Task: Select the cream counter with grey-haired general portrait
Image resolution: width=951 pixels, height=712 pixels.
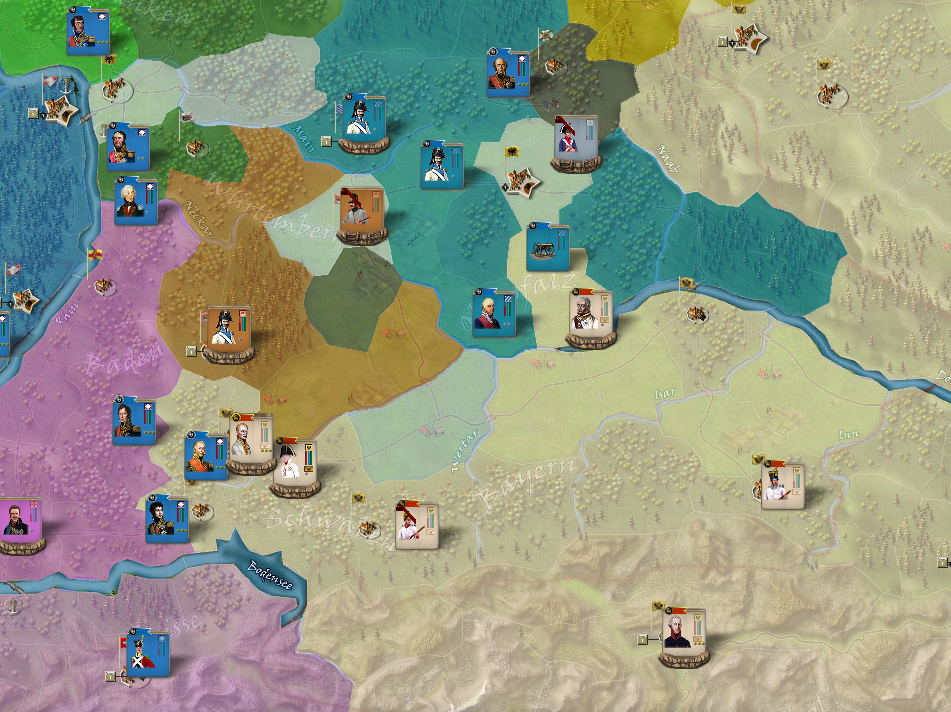Action: 588,314
